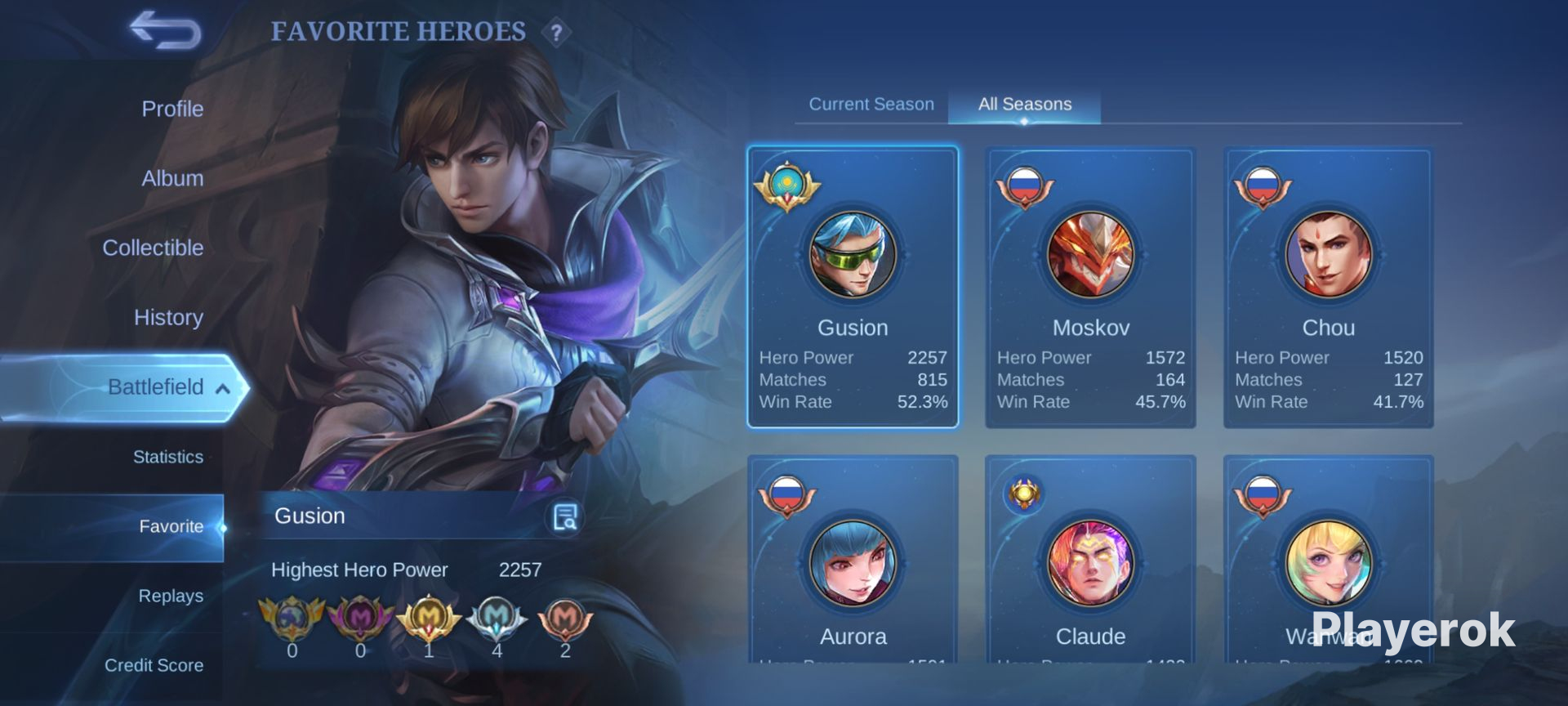
Task: Choose the Claude hero card
Action: [1090, 564]
